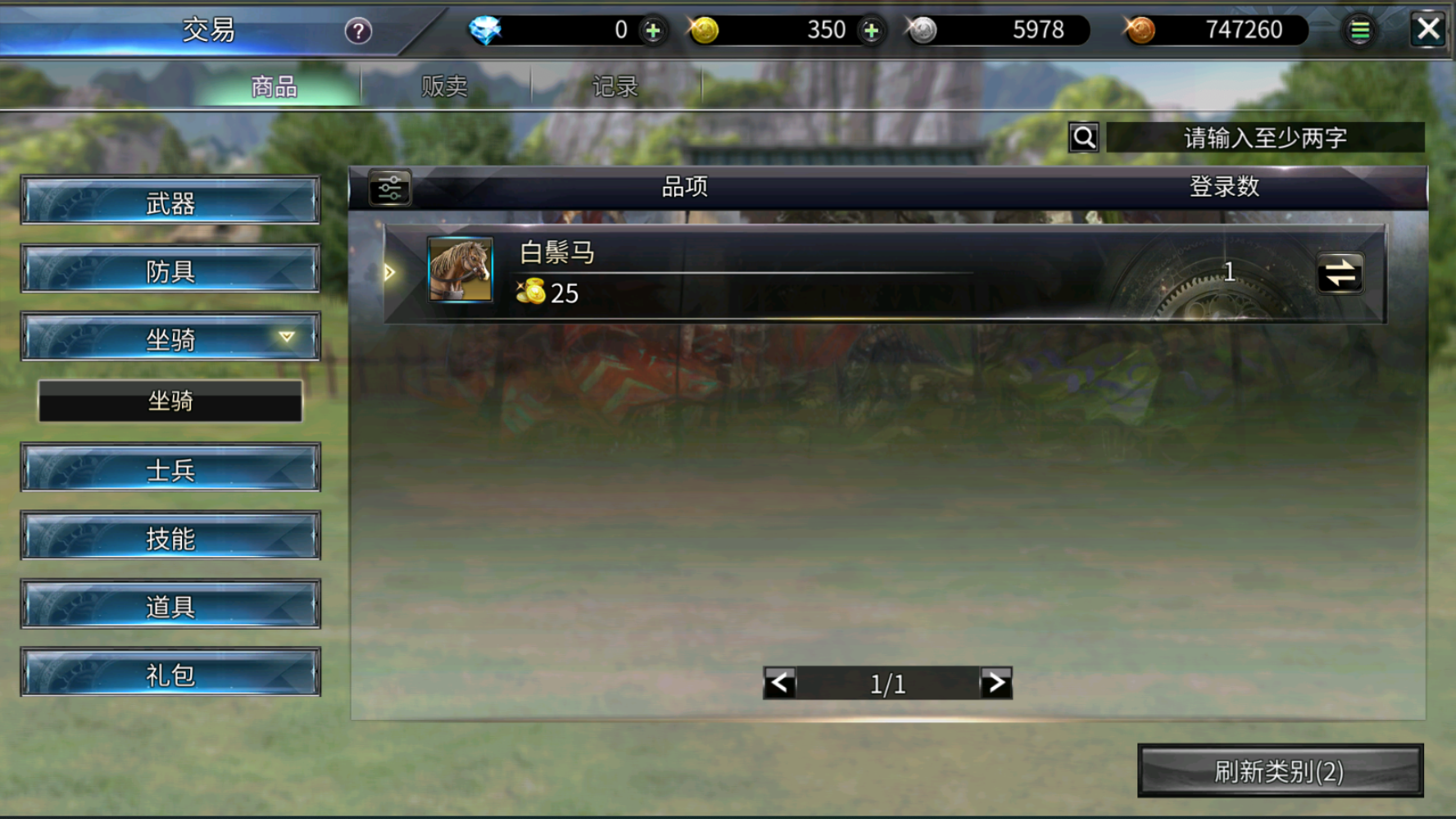
Task: Close the trade screen
Action: 1428,30
